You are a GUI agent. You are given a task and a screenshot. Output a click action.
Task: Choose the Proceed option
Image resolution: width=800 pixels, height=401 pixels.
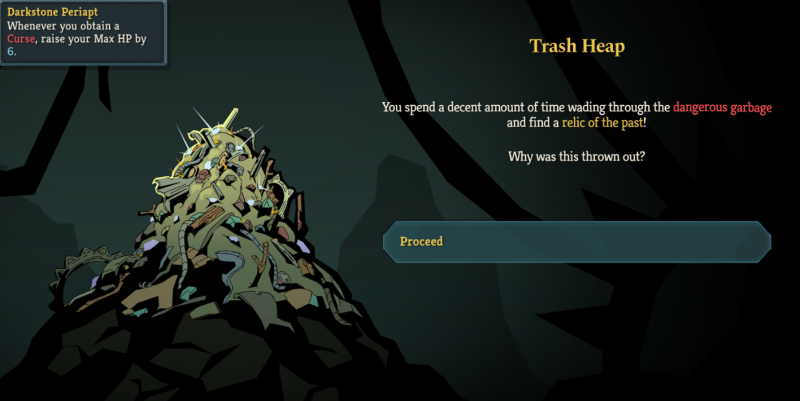click(x=577, y=241)
